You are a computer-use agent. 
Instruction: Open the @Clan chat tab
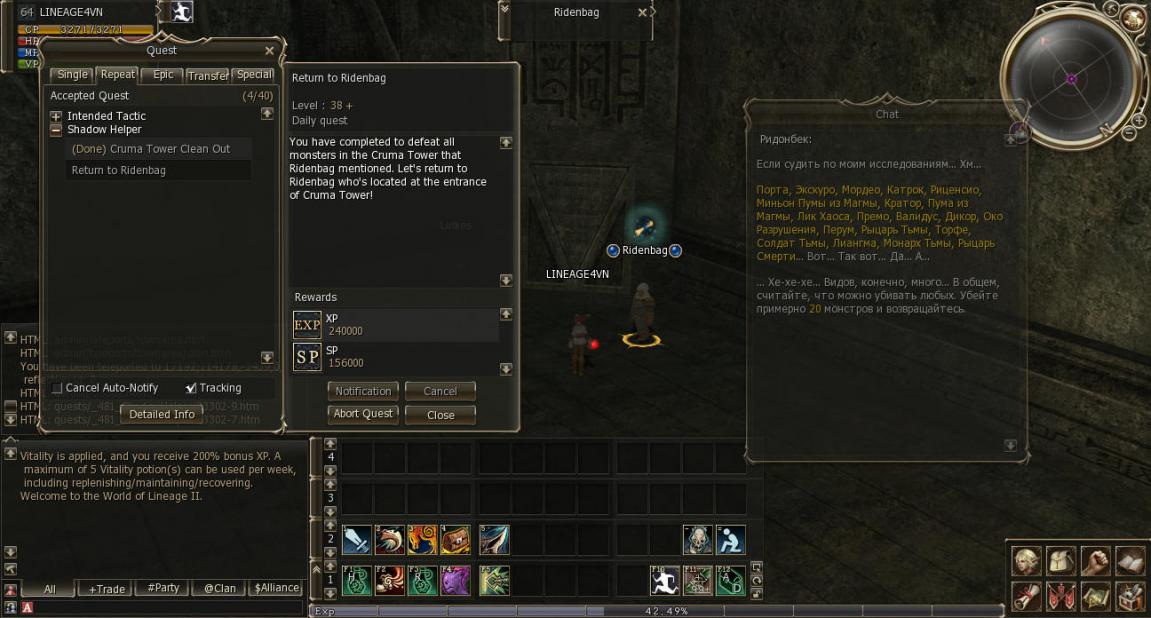pyautogui.click(x=220, y=589)
